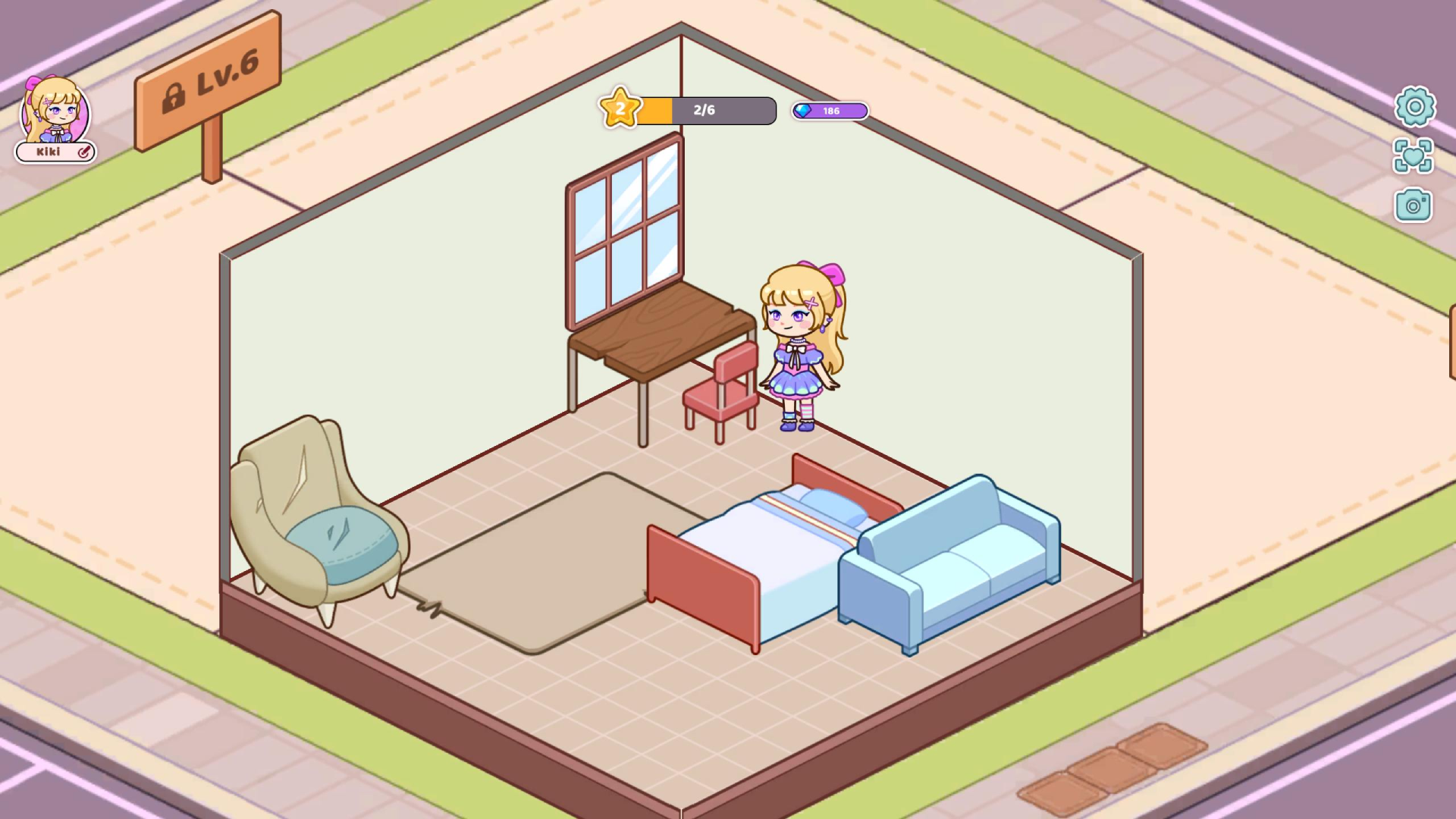Screen dimensions: 1456x819
Task: Tap the lock icon on the Lv.6 sign
Action: pos(175,99)
